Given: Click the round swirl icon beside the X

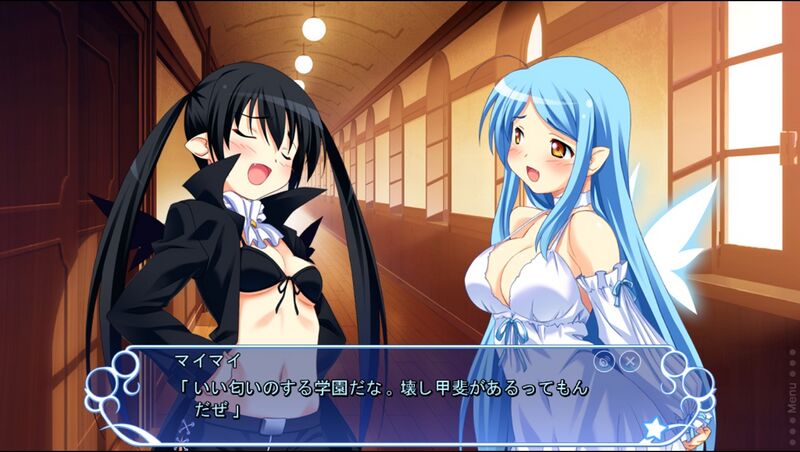Looking at the screenshot, I should [604, 362].
